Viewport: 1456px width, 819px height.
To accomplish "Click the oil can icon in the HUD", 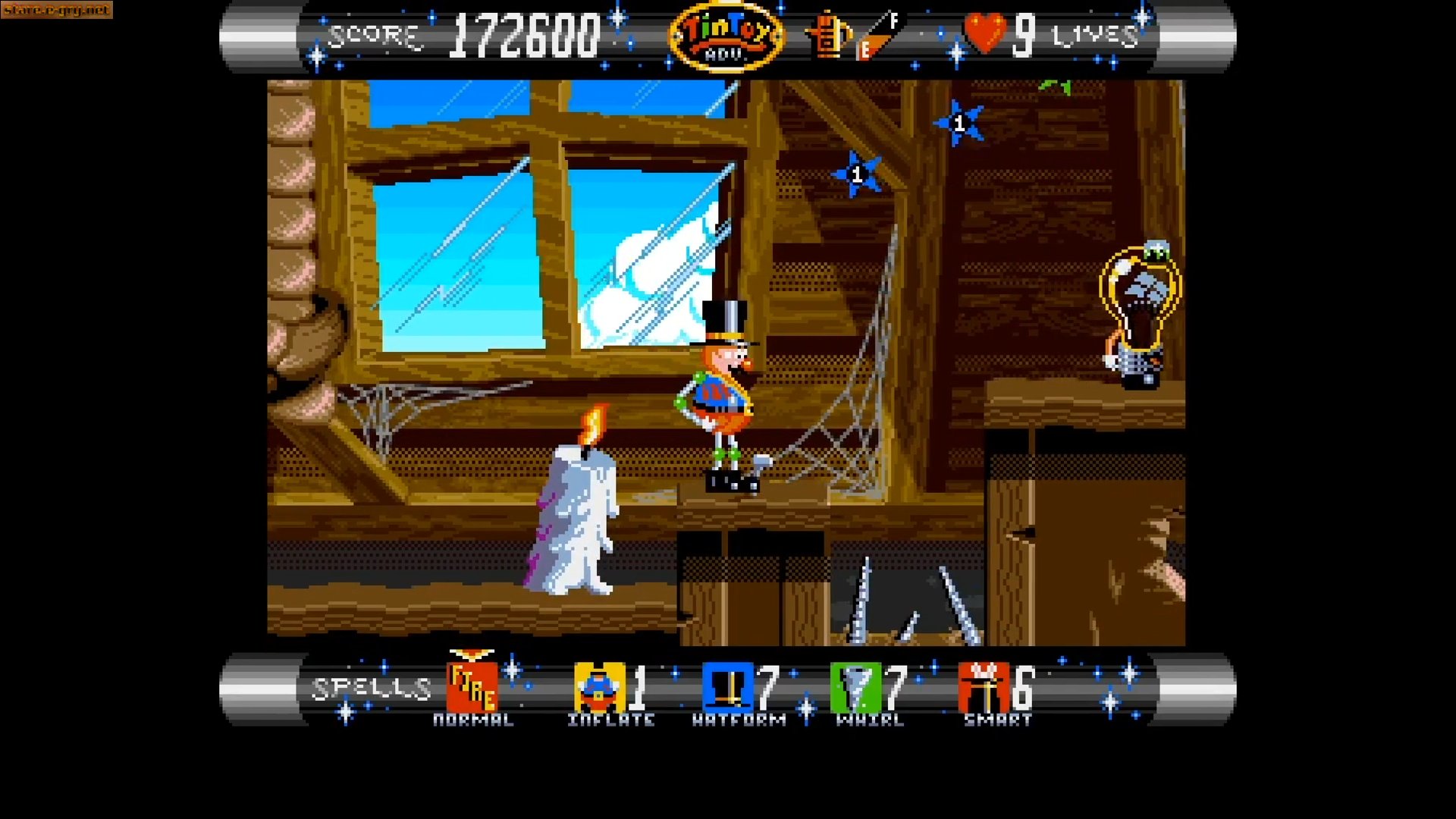I will (827, 36).
